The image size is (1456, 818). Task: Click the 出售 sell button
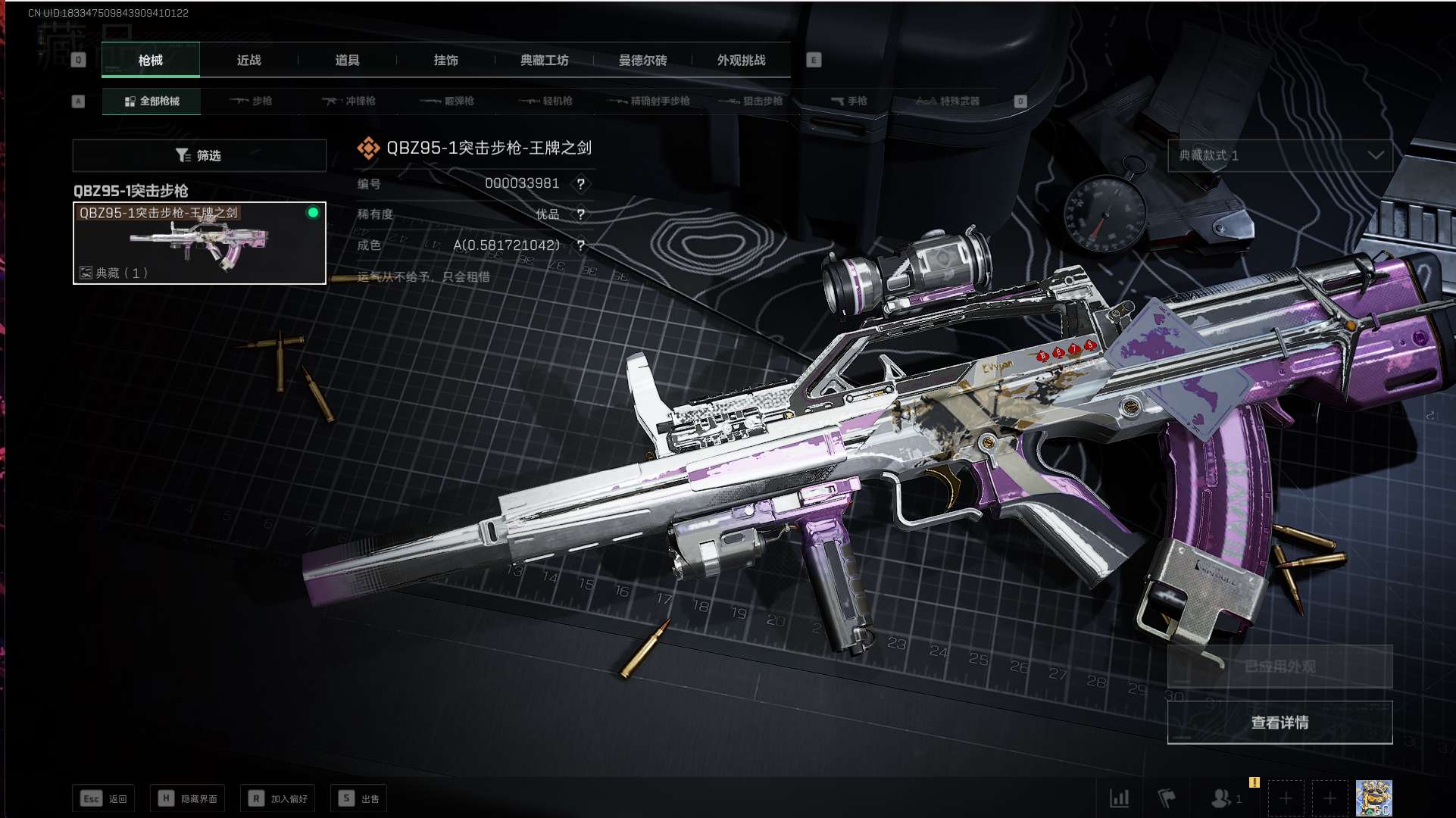(359, 798)
